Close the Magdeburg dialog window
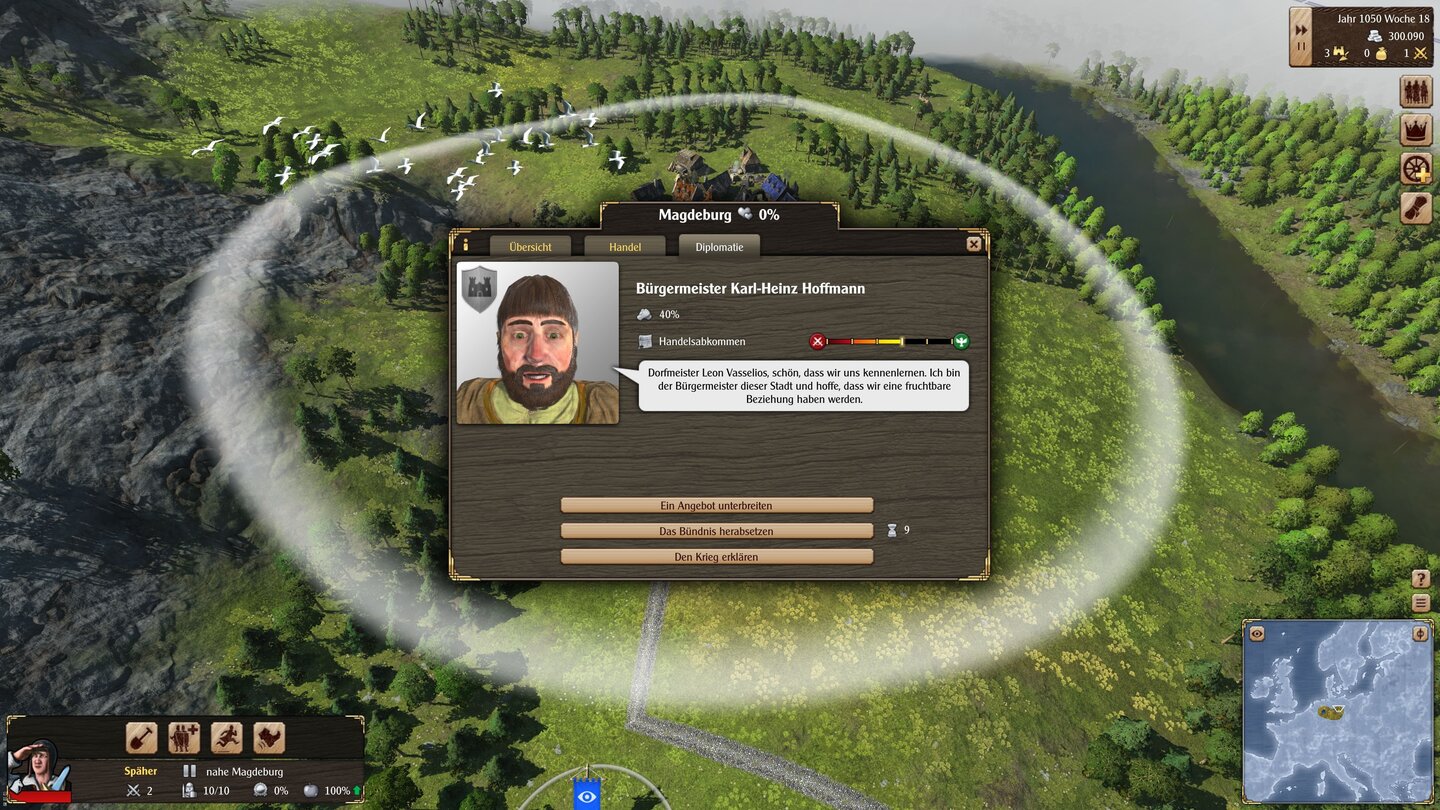The image size is (1440, 810). click(973, 244)
